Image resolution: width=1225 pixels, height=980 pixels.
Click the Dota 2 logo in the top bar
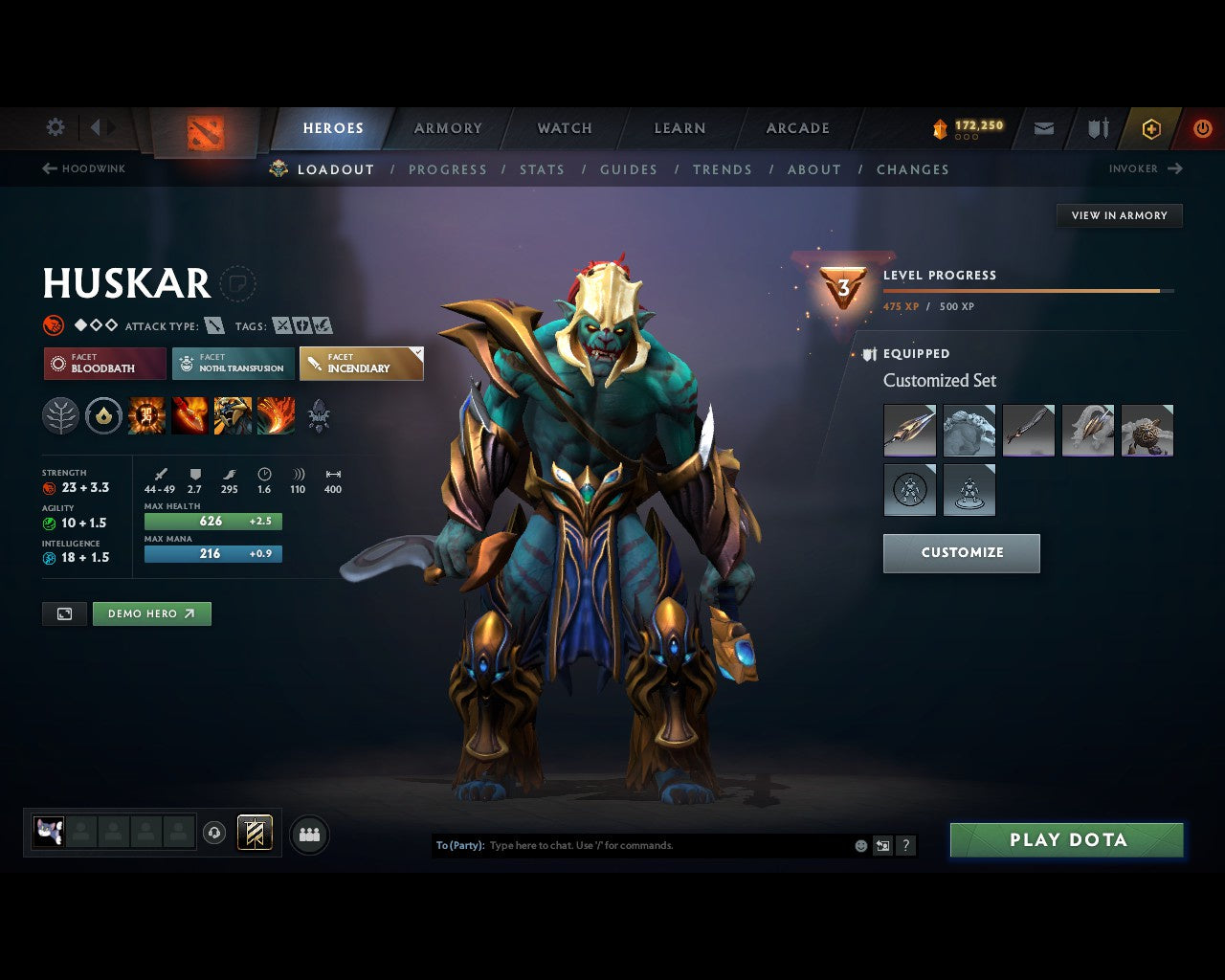[204, 133]
